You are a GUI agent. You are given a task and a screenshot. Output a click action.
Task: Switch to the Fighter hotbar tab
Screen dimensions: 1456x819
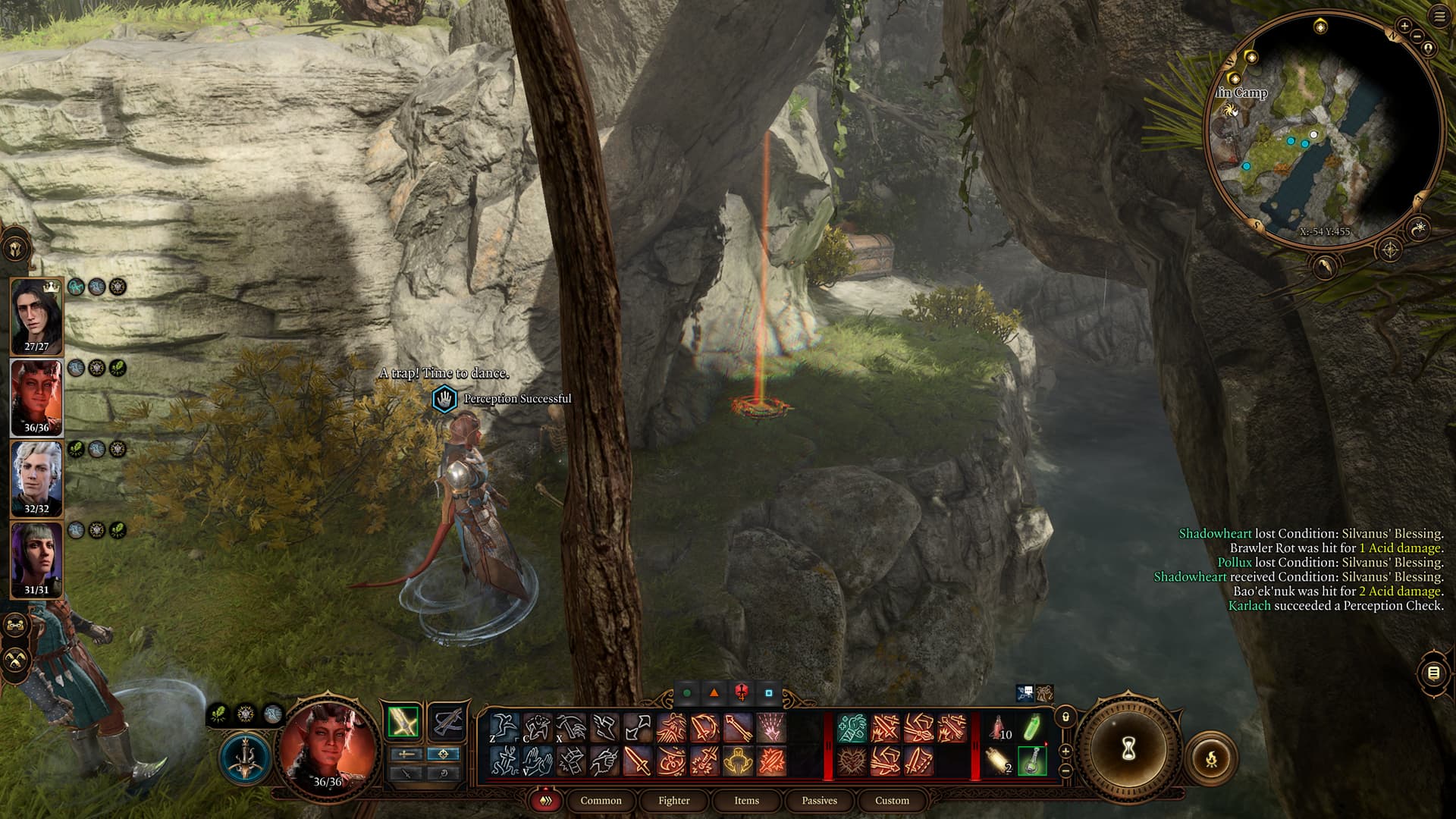click(x=673, y=800)
